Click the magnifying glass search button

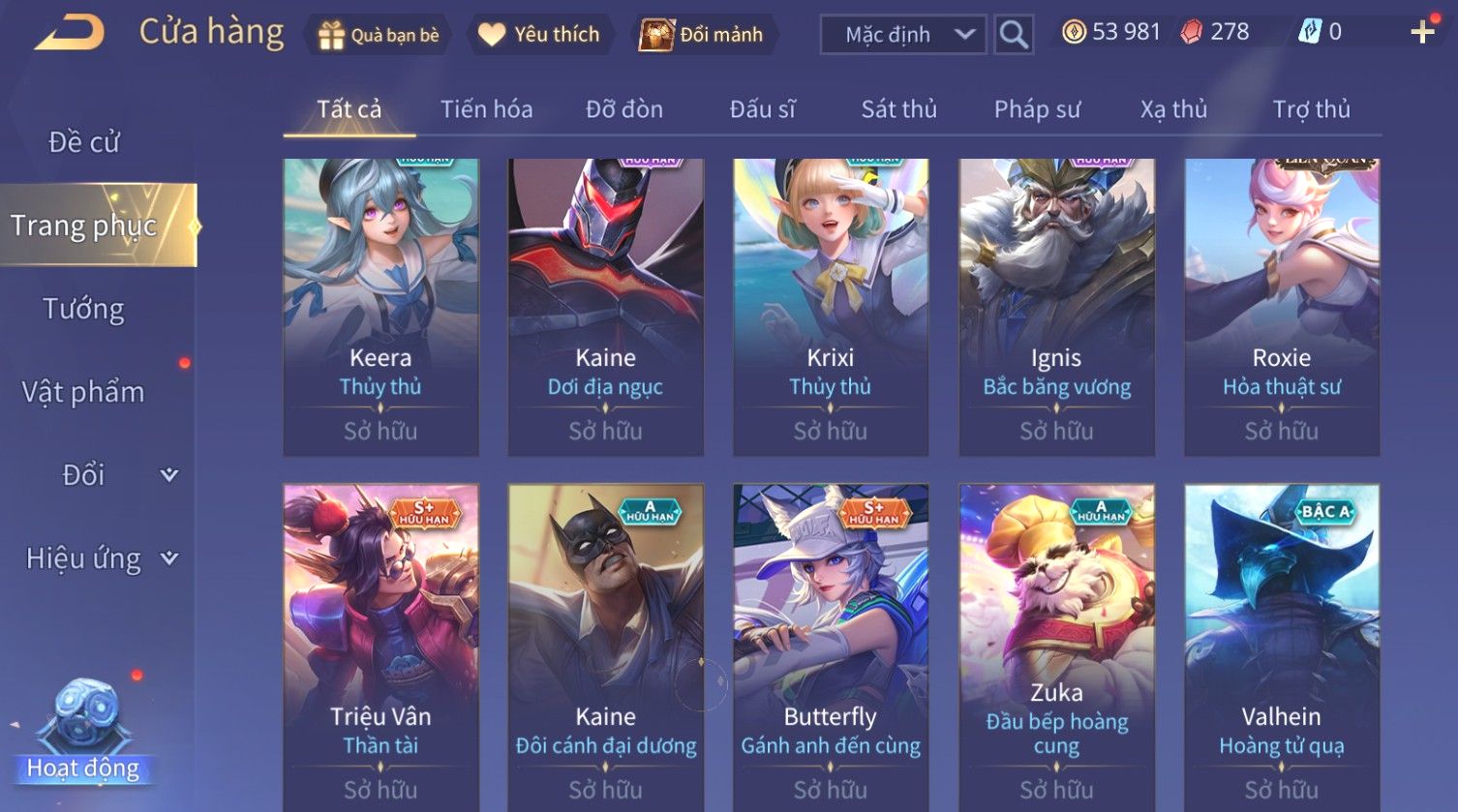click(1014, 35)
